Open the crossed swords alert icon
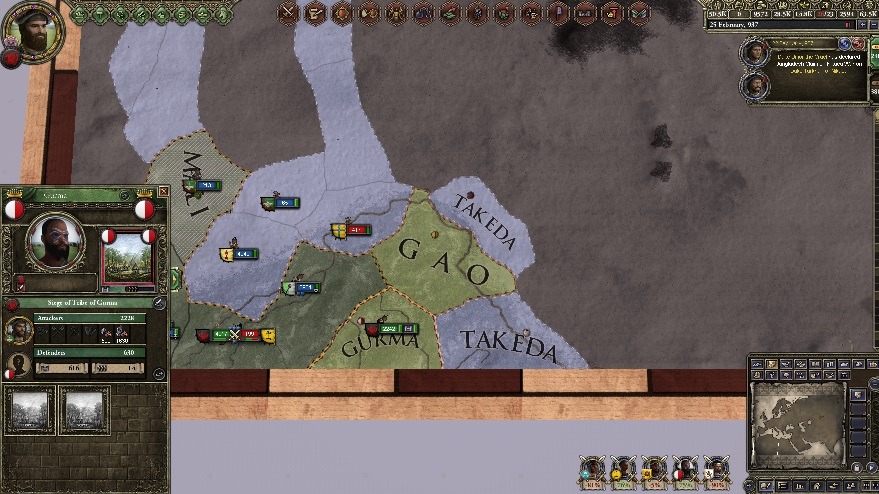The image size is (879, 494). [289, 13]
